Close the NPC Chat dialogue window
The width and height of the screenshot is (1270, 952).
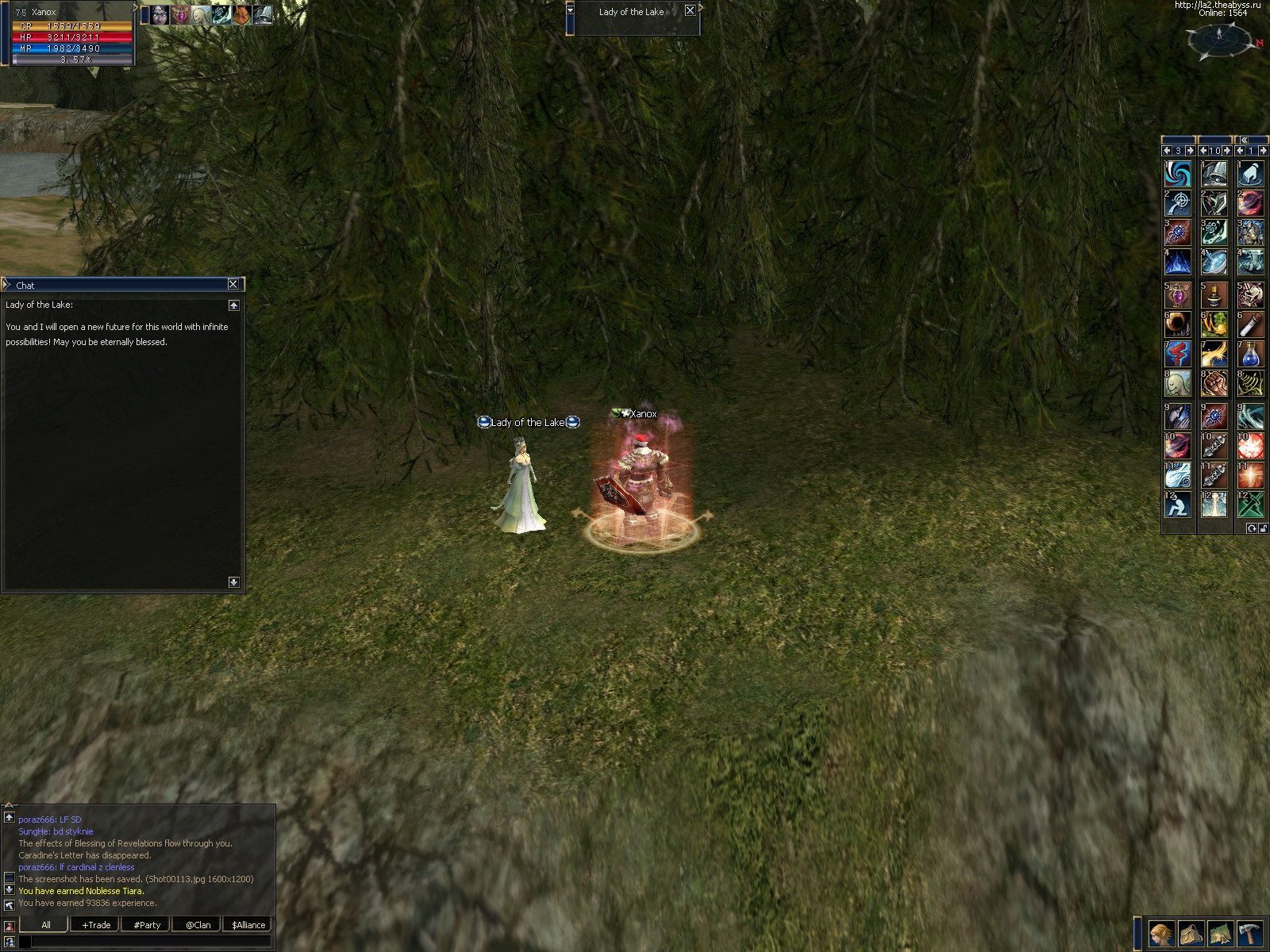tap(233, 284)
